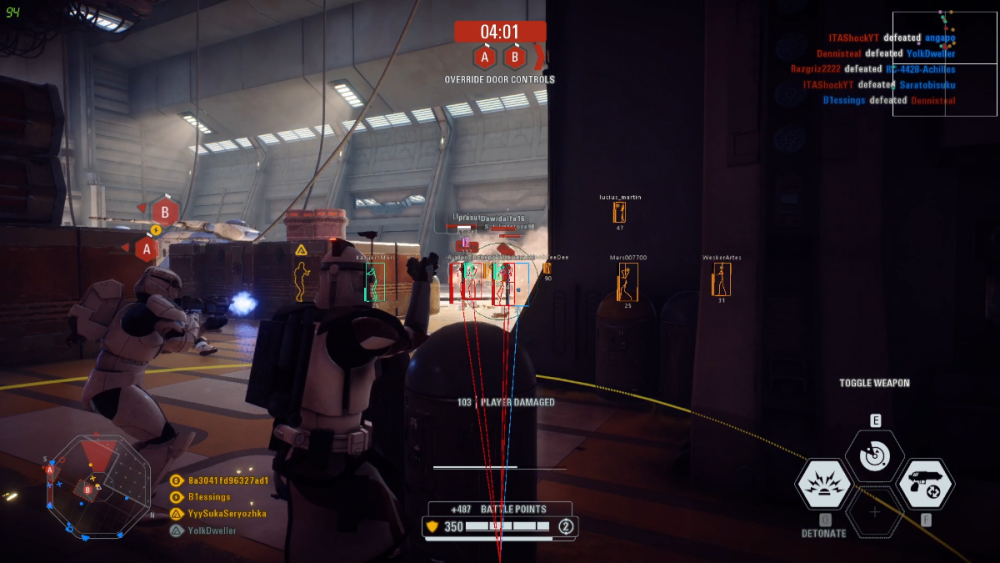
Task: Activate the Detonate explosive ability
Action: [x=823, y=485]
